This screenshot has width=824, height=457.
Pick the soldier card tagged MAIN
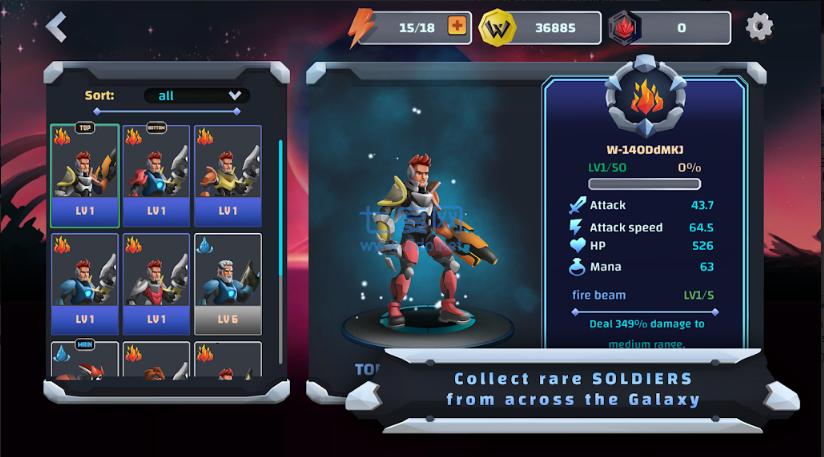click(85, 361)
